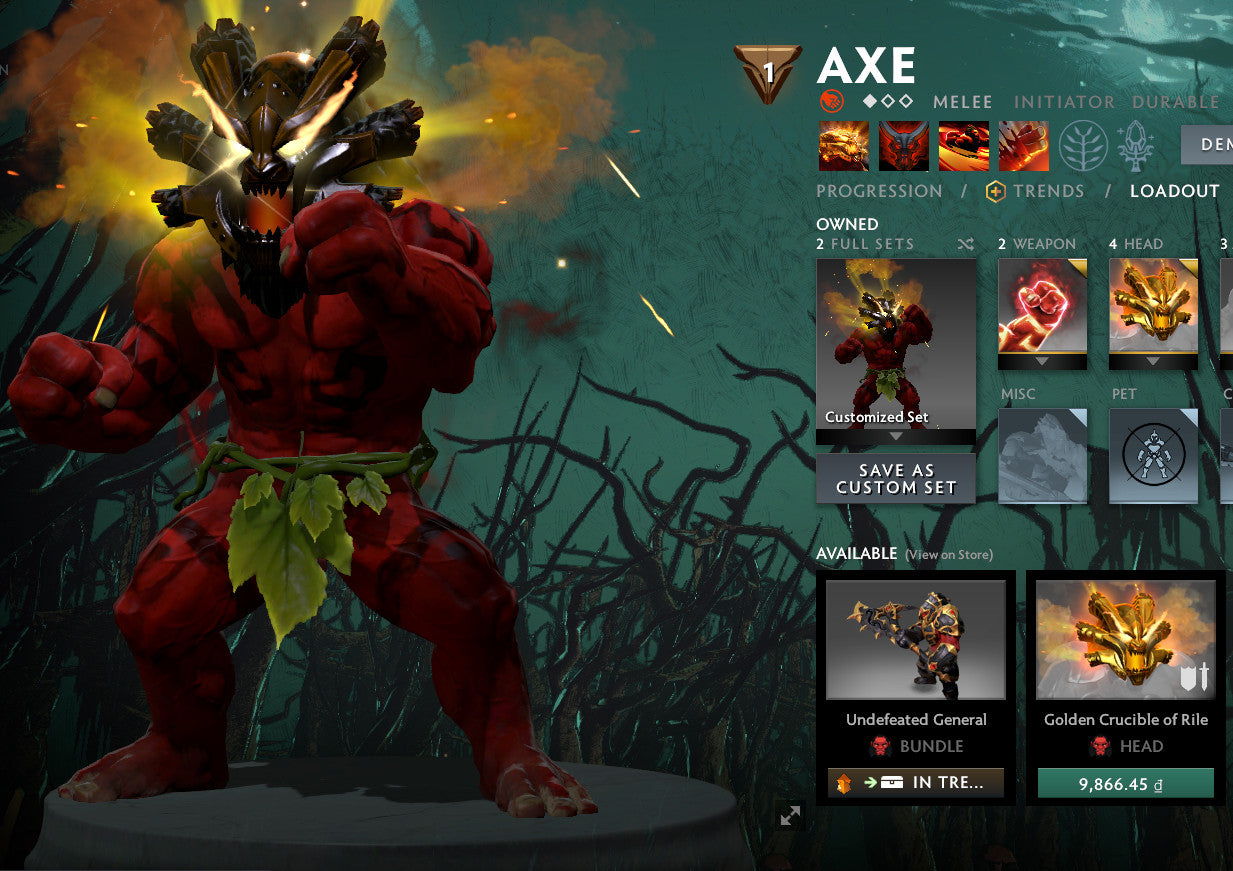Inspect the Counter Helix ability icon
This screenshot has width=1233, height=871.
(964, 146)
